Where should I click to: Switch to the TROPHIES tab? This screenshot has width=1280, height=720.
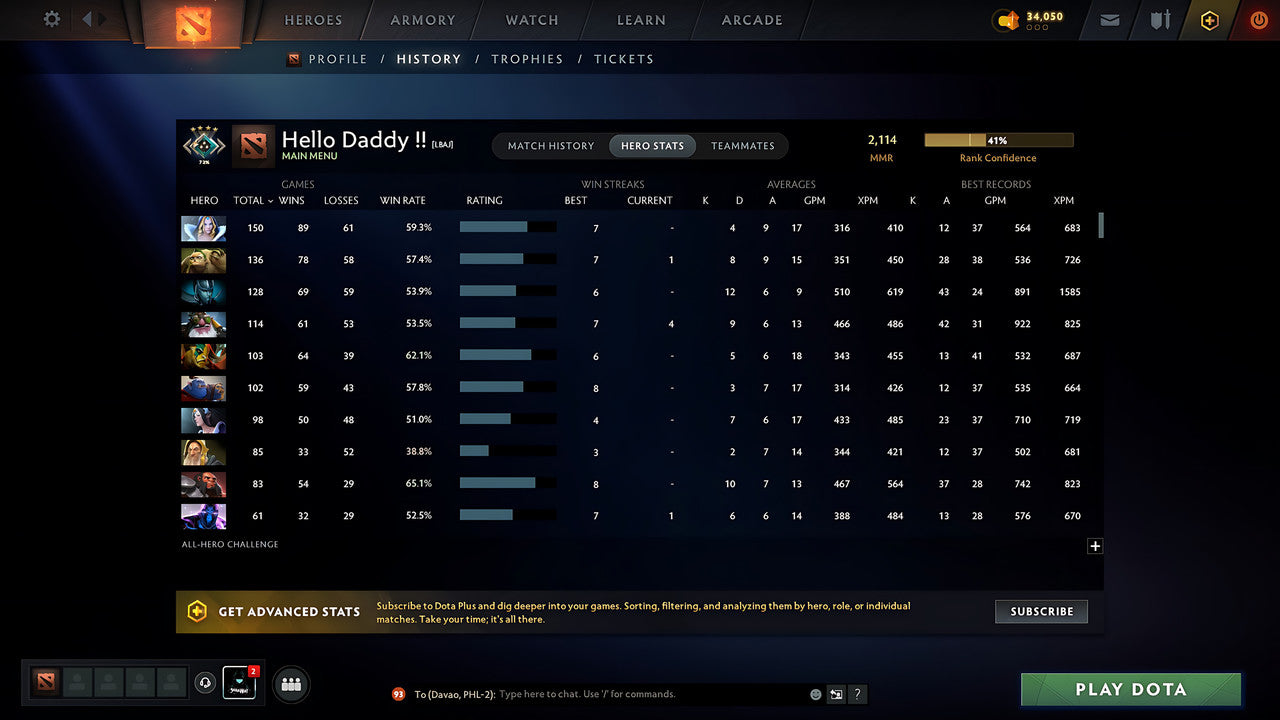(x=527, y=59)
